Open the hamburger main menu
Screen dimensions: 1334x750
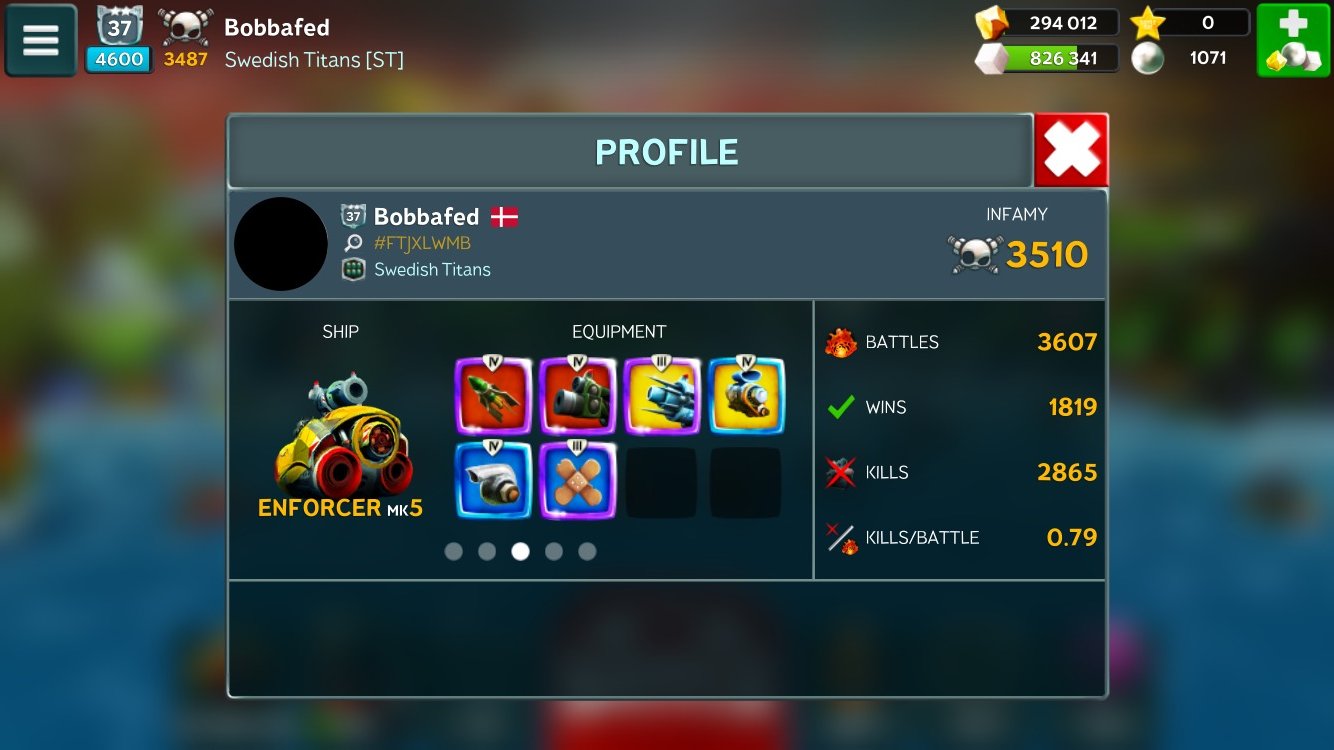pyautogui.click(x=41, y=40)
